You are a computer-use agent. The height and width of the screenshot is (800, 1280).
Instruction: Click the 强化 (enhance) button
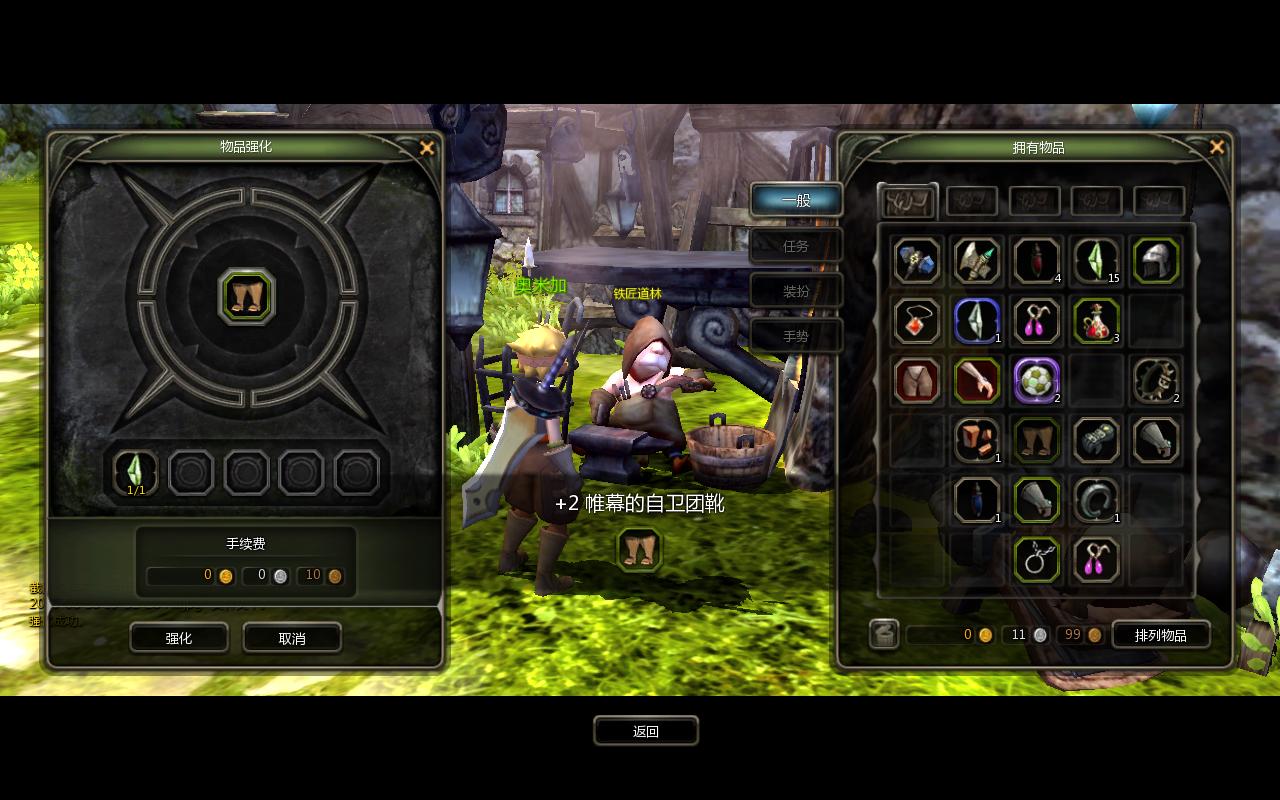[179, 638]
